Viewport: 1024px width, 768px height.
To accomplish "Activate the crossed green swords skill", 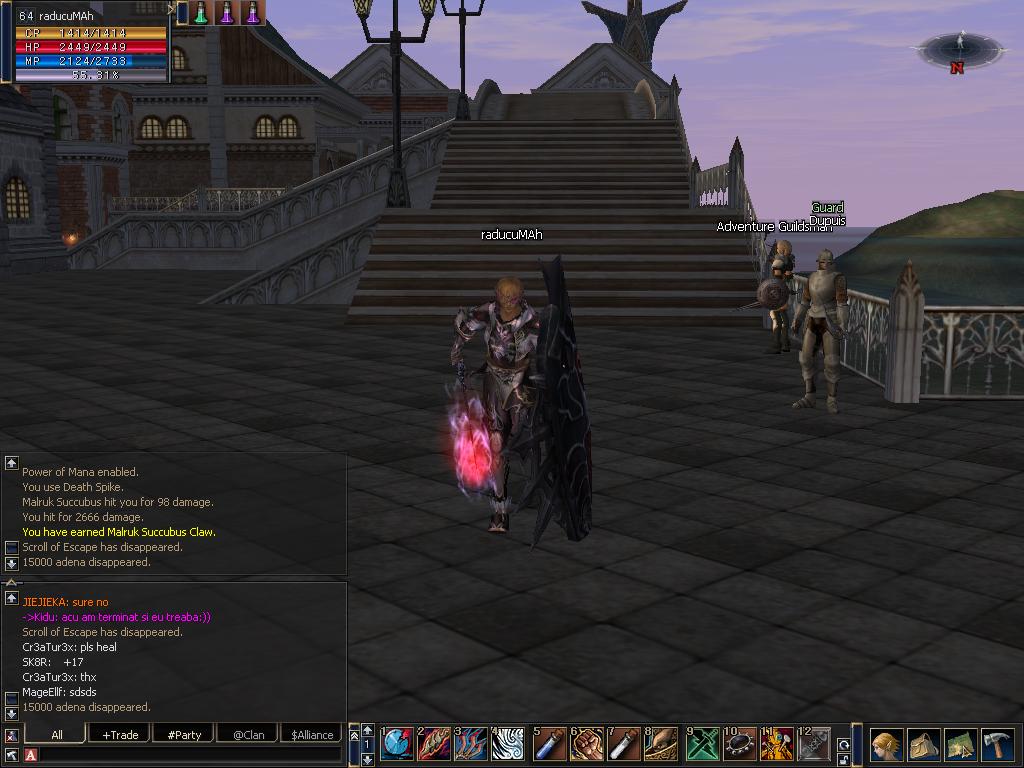I will (x=701, y=744).
